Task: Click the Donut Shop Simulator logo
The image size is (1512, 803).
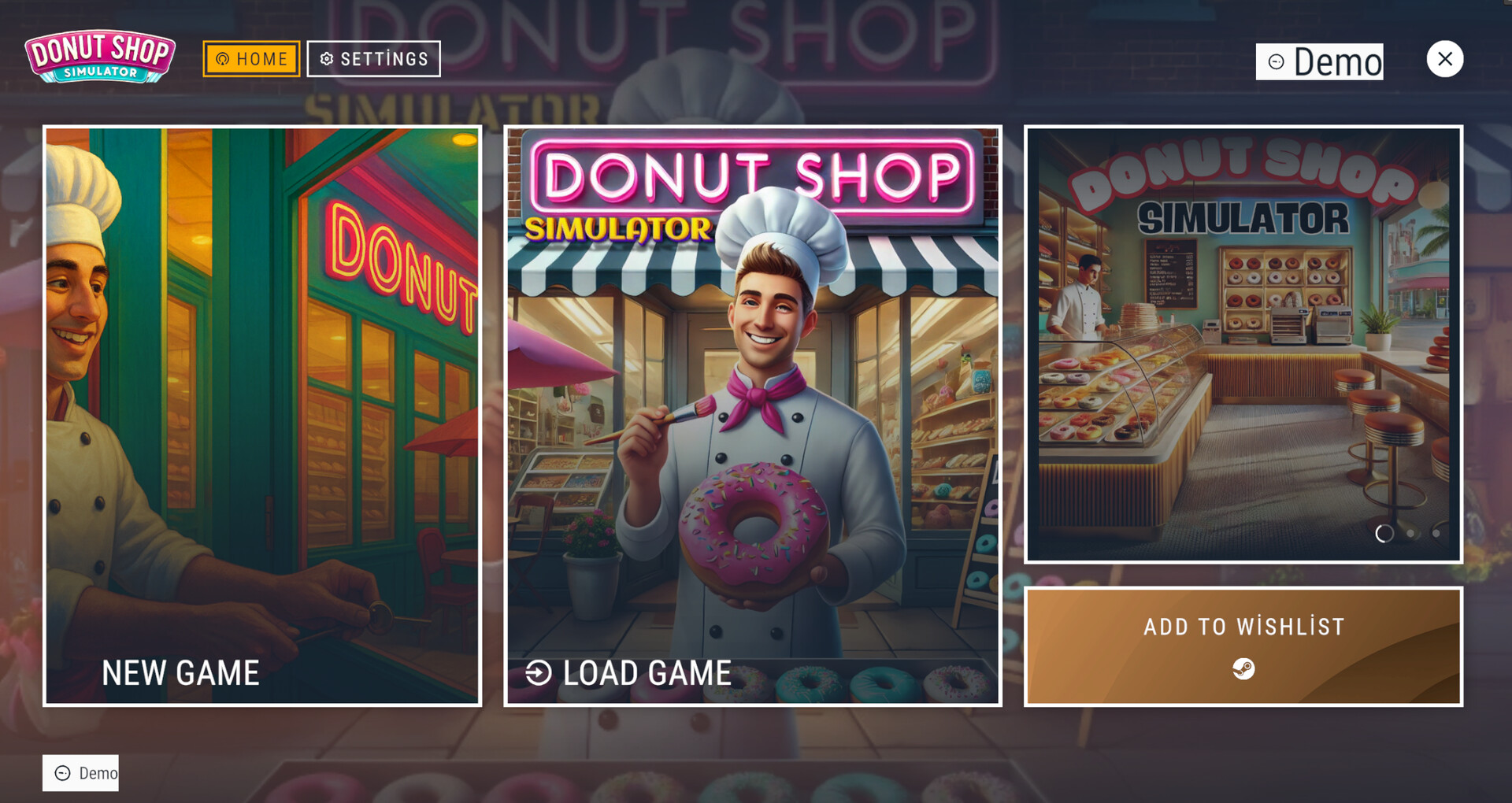Action: point(100,57)
